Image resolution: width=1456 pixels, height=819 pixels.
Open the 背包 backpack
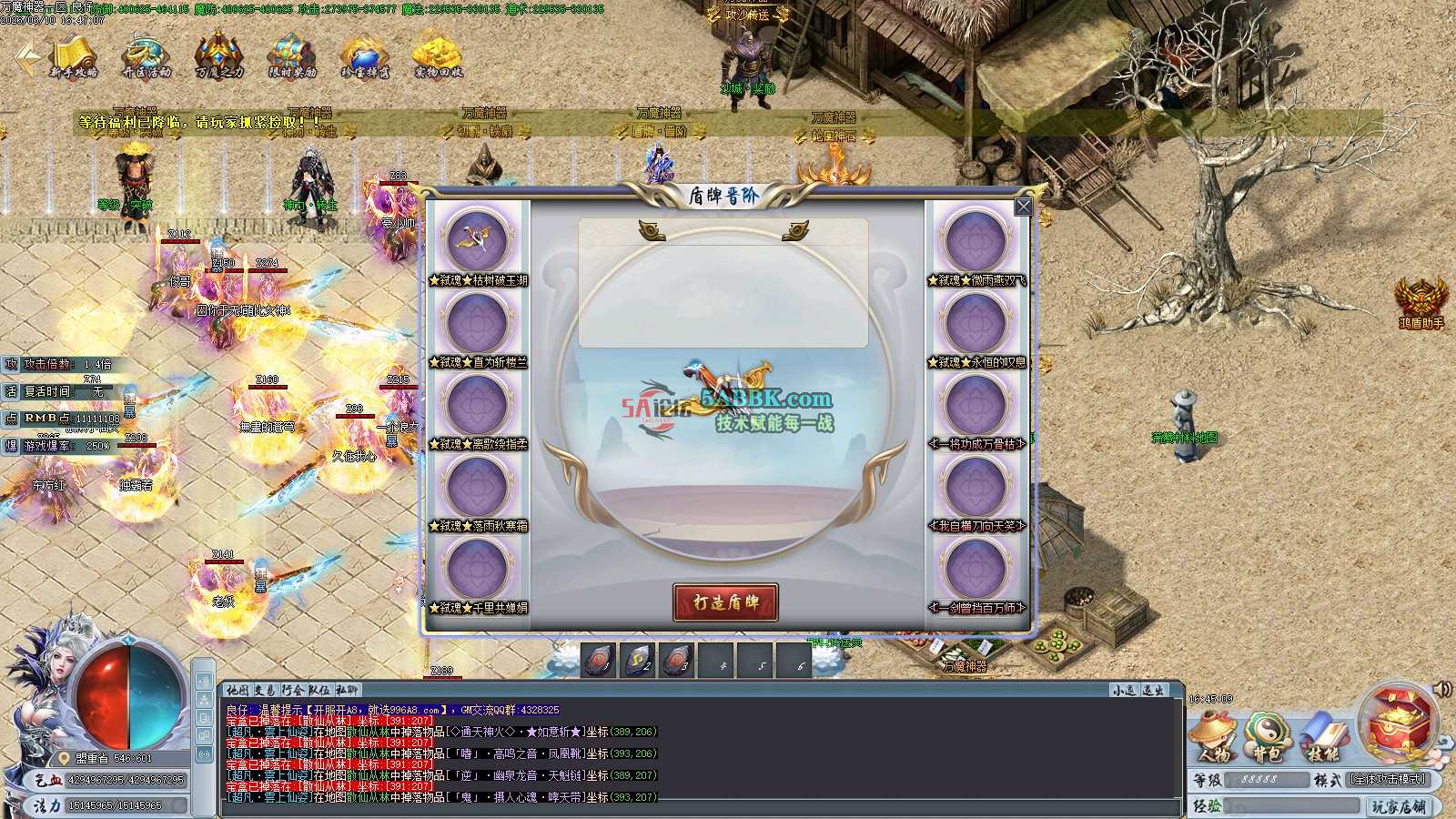tap(1269, 735)
